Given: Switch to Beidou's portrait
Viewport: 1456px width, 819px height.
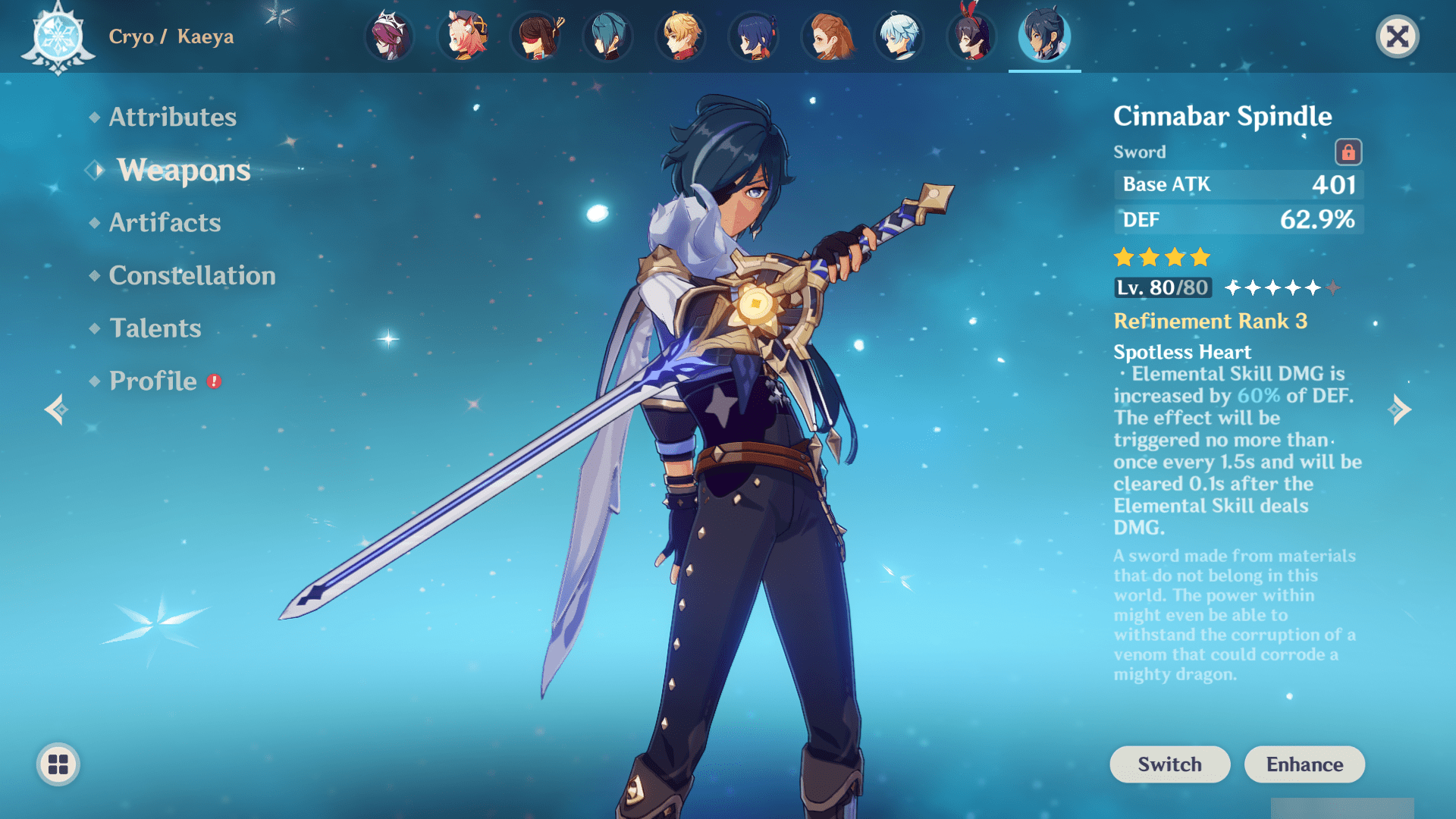Looking at the screenshot, I should pyautogui.click(x=535, y=36).
